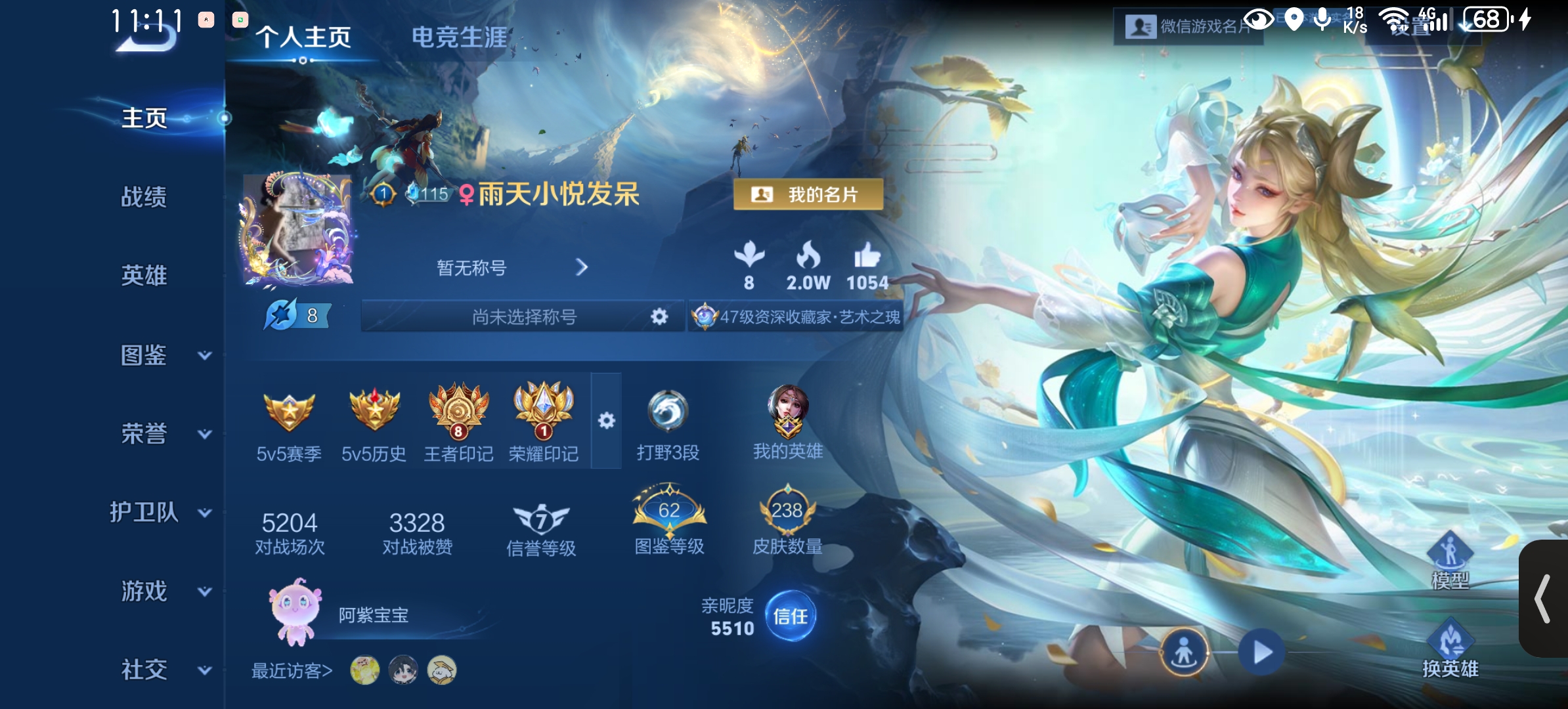Open the 战绩 sidebar menu item
This screenshot has width=1568, height=709.
click(x=144, y=197)
